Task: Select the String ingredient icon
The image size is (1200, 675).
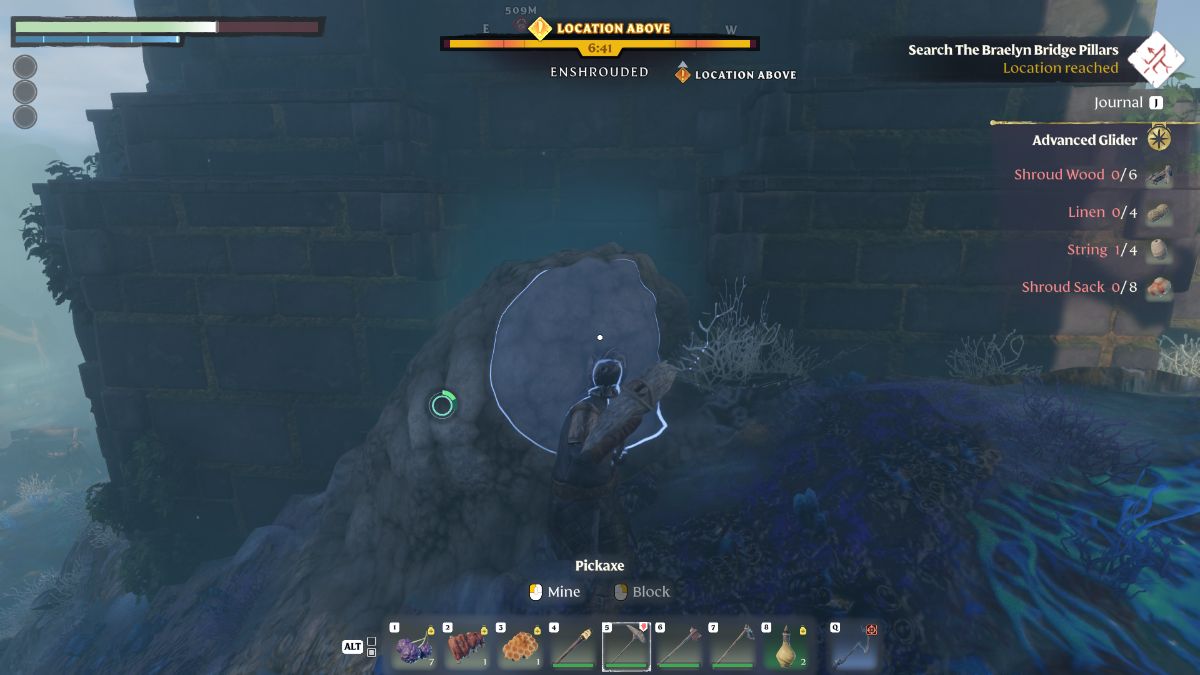Action: coord(1159,250)
